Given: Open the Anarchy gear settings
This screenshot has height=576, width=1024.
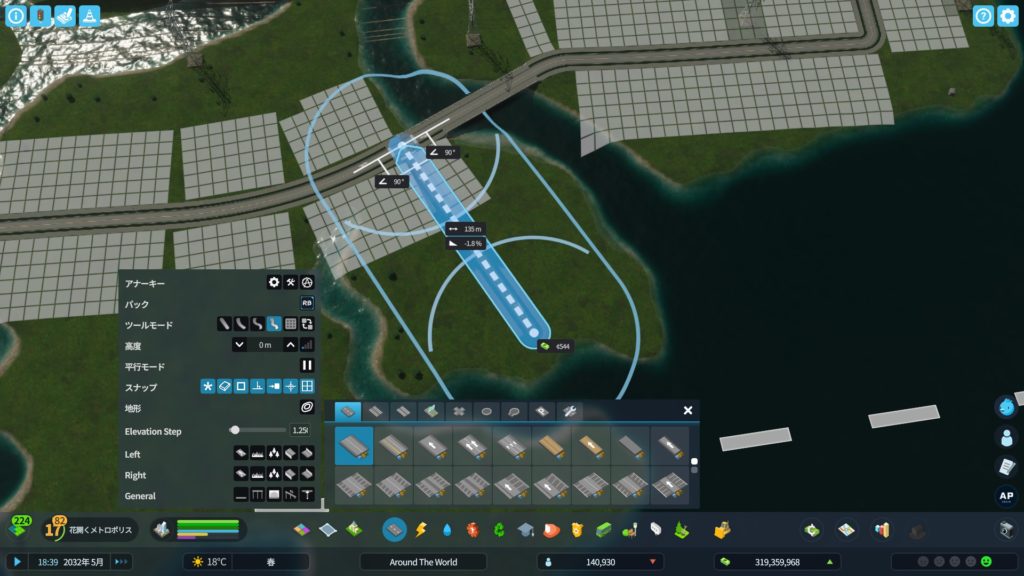Looking at the screenshot, I should coord(273,283).
